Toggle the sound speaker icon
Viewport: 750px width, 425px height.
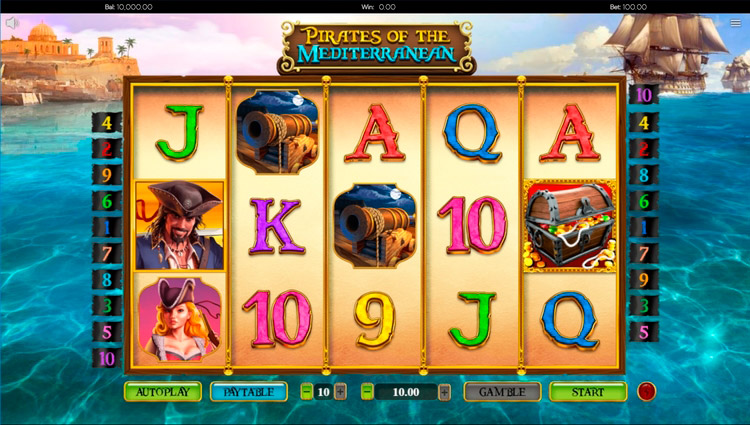[x=13, y=23]
